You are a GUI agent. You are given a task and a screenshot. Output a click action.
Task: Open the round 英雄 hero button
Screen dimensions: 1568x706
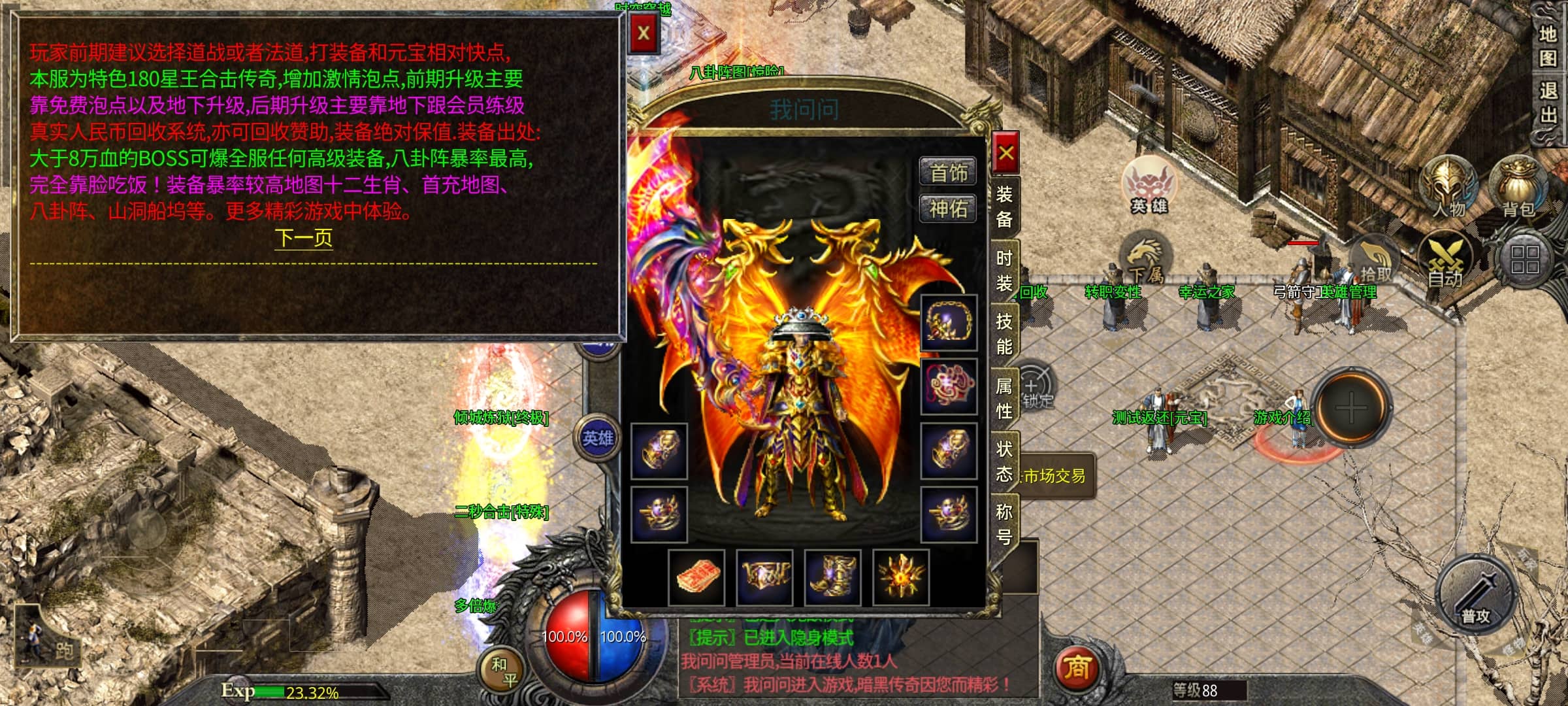click(x=598, y=438)
